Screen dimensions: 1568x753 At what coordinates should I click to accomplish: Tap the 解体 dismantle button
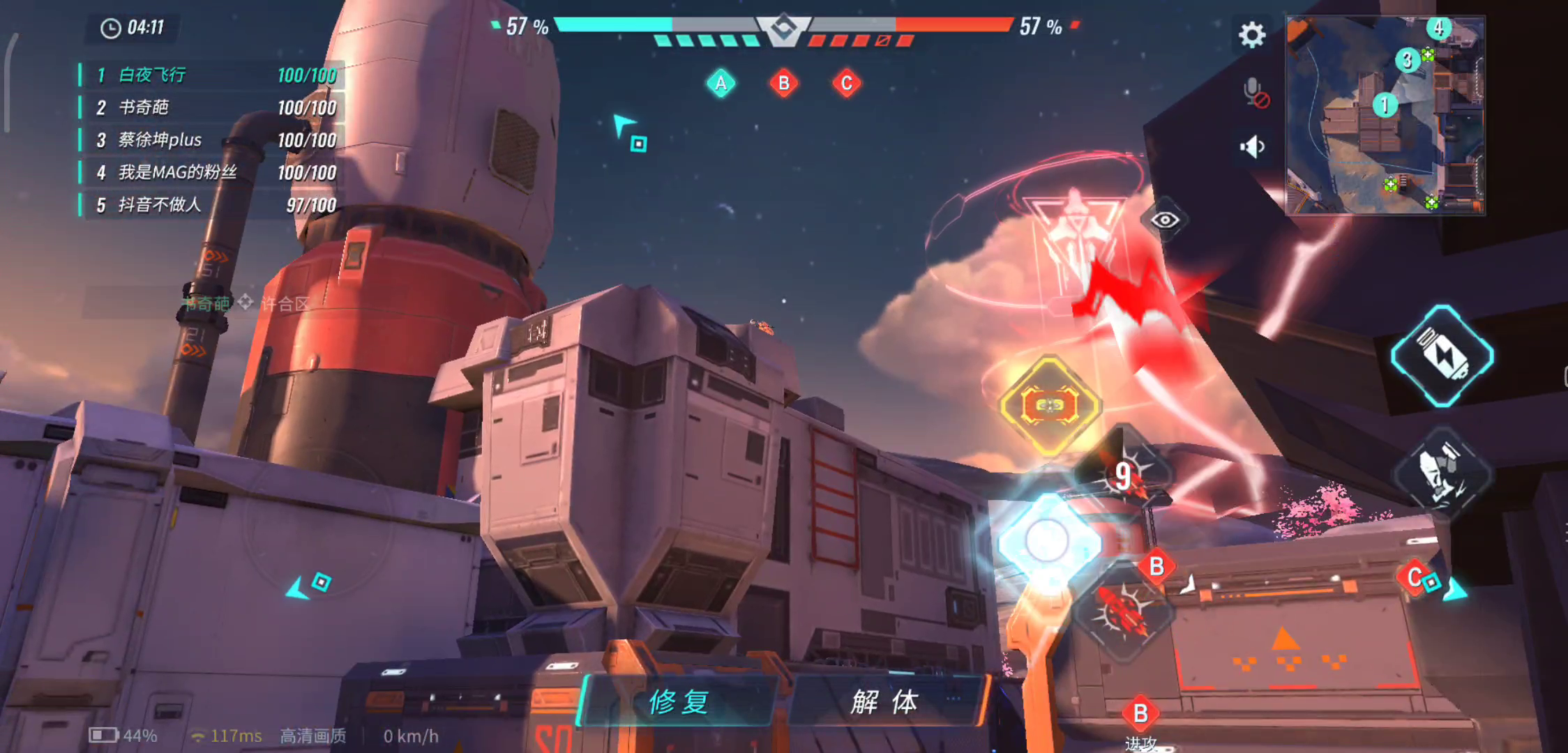(x=884, y=701)
